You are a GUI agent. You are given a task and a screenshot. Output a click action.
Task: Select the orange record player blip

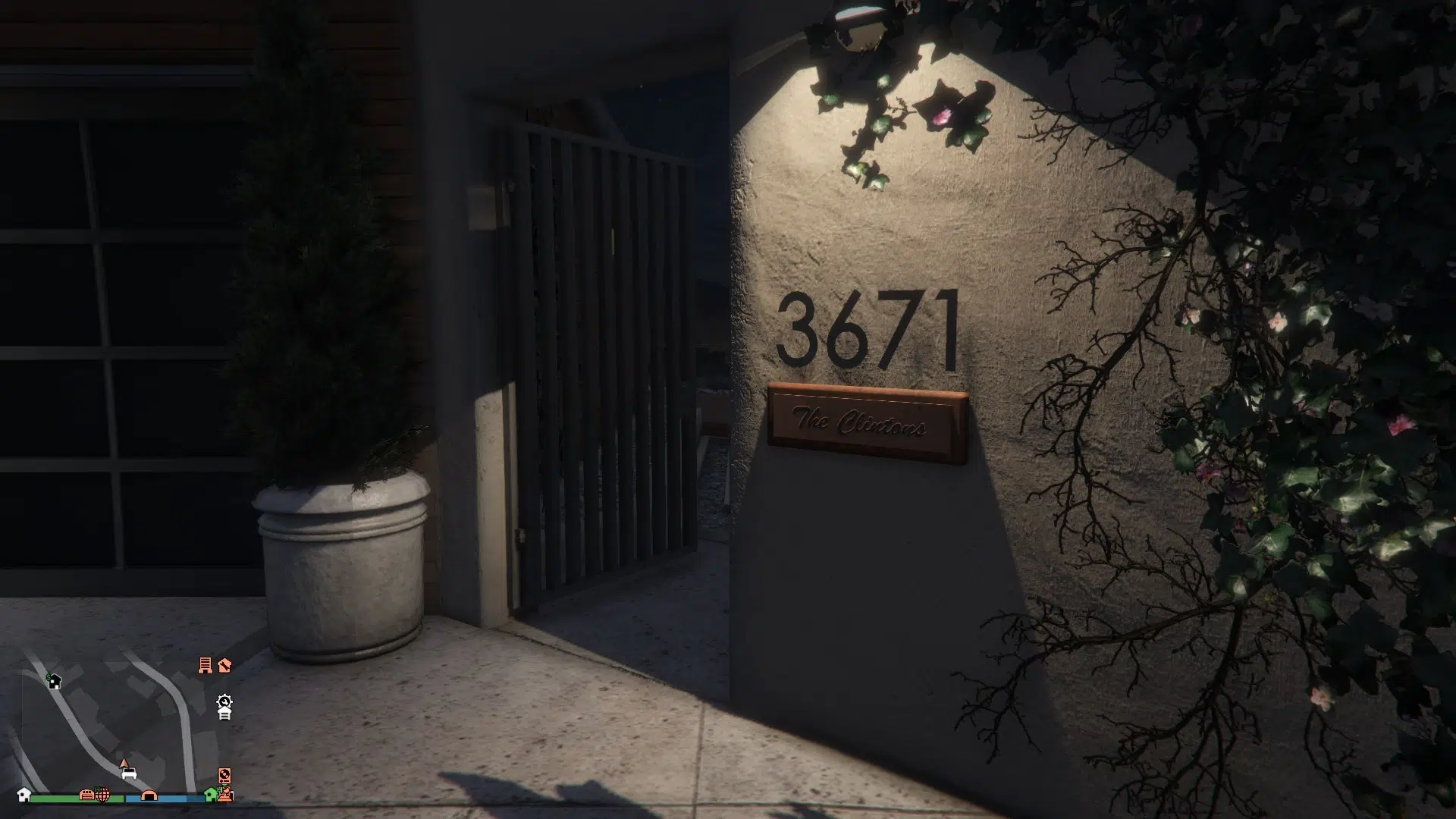tap(224, 775)
